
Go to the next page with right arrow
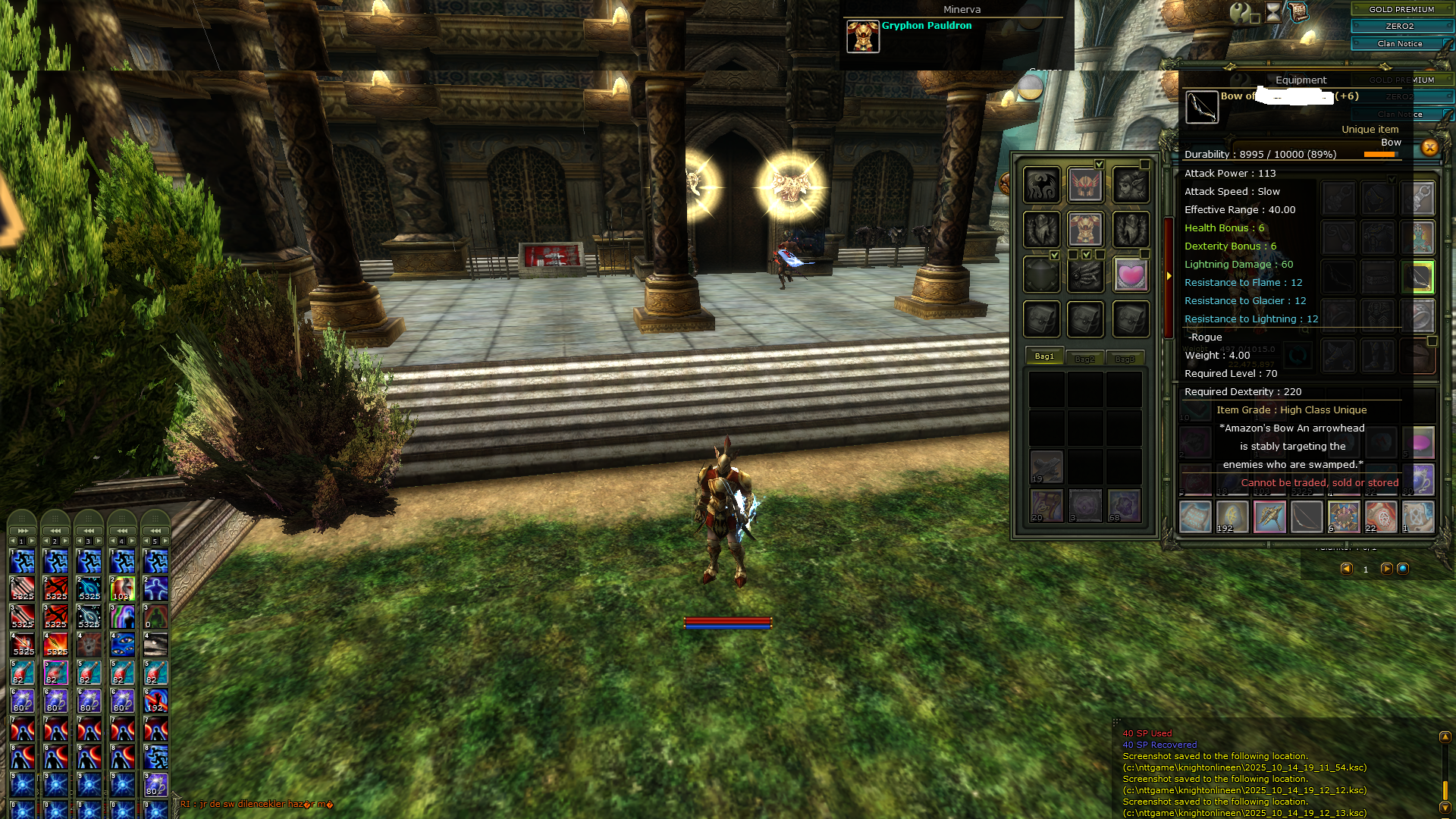coord(1386,569)
